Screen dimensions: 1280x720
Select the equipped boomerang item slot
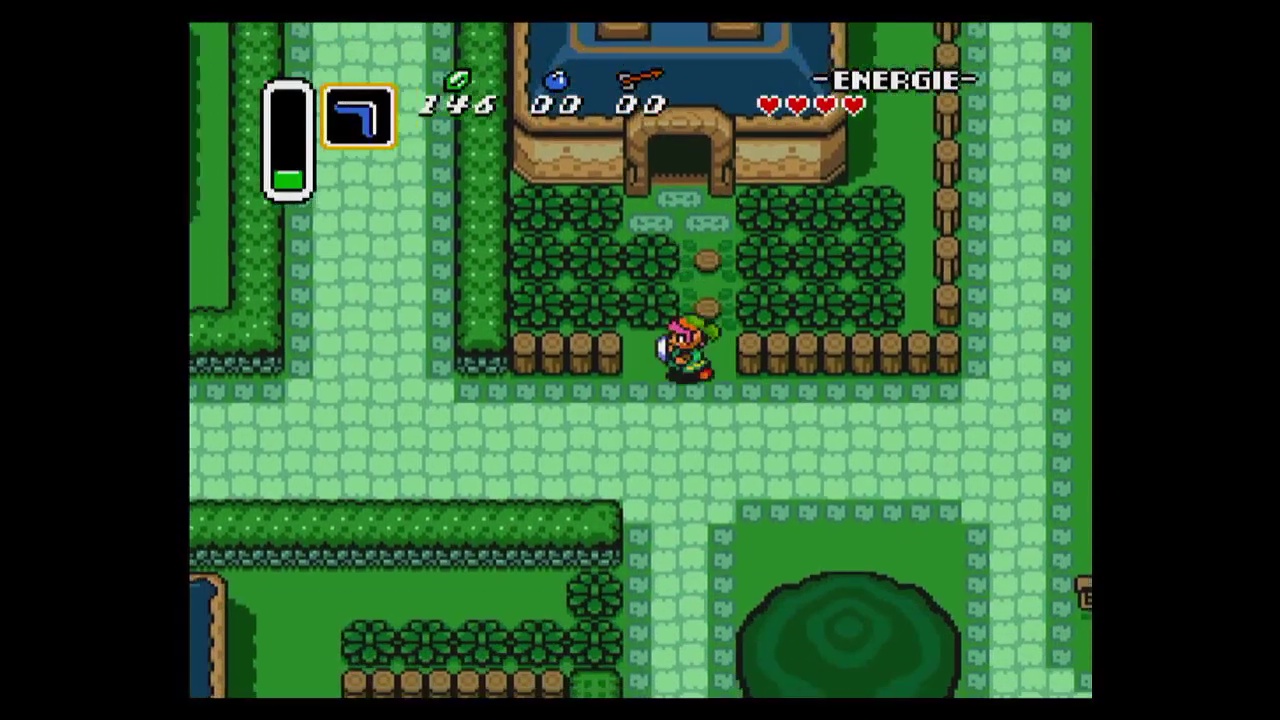pyautogui.click(x=358, y=118)
